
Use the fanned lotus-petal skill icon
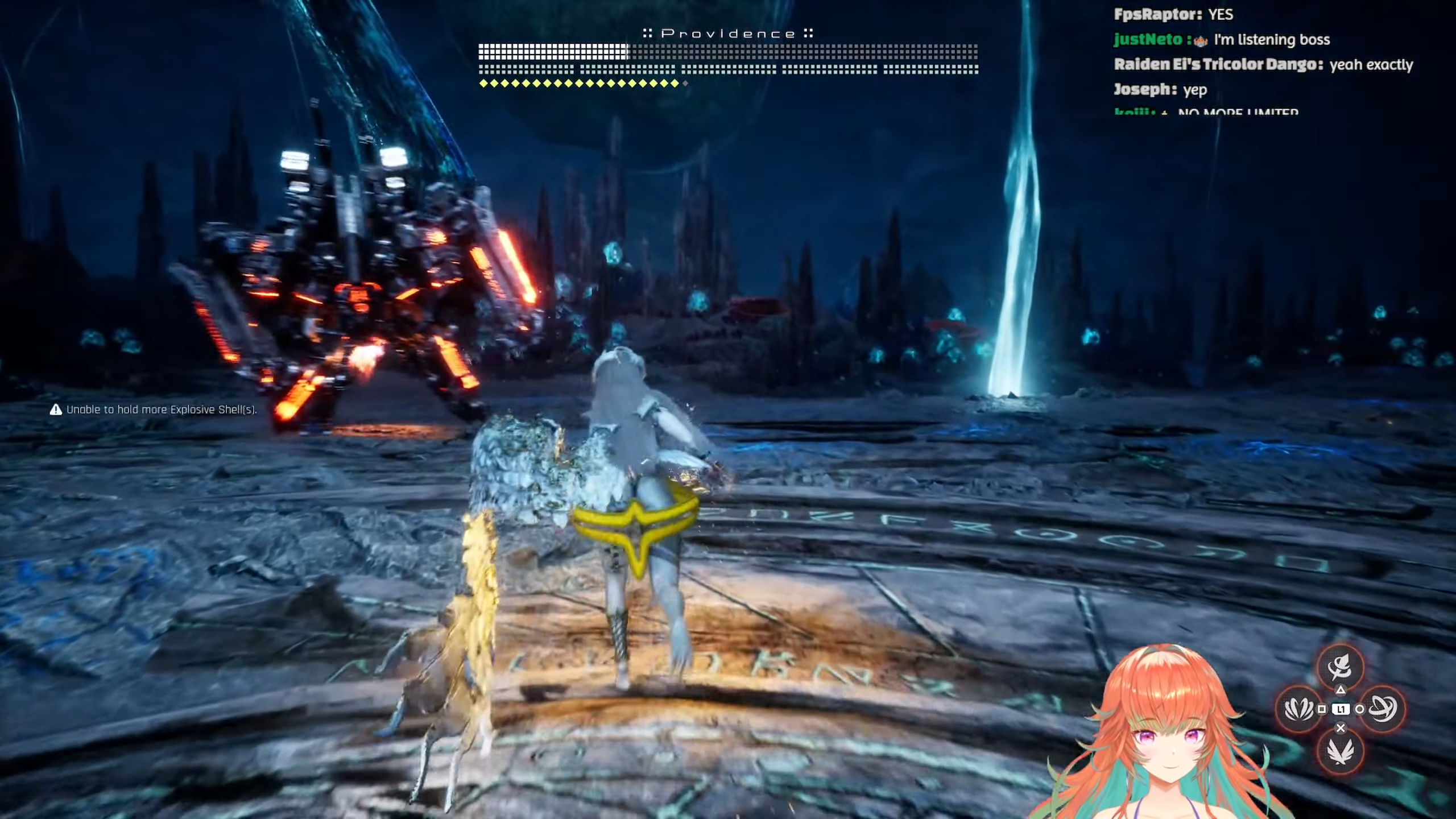(x=1299, y=709)
